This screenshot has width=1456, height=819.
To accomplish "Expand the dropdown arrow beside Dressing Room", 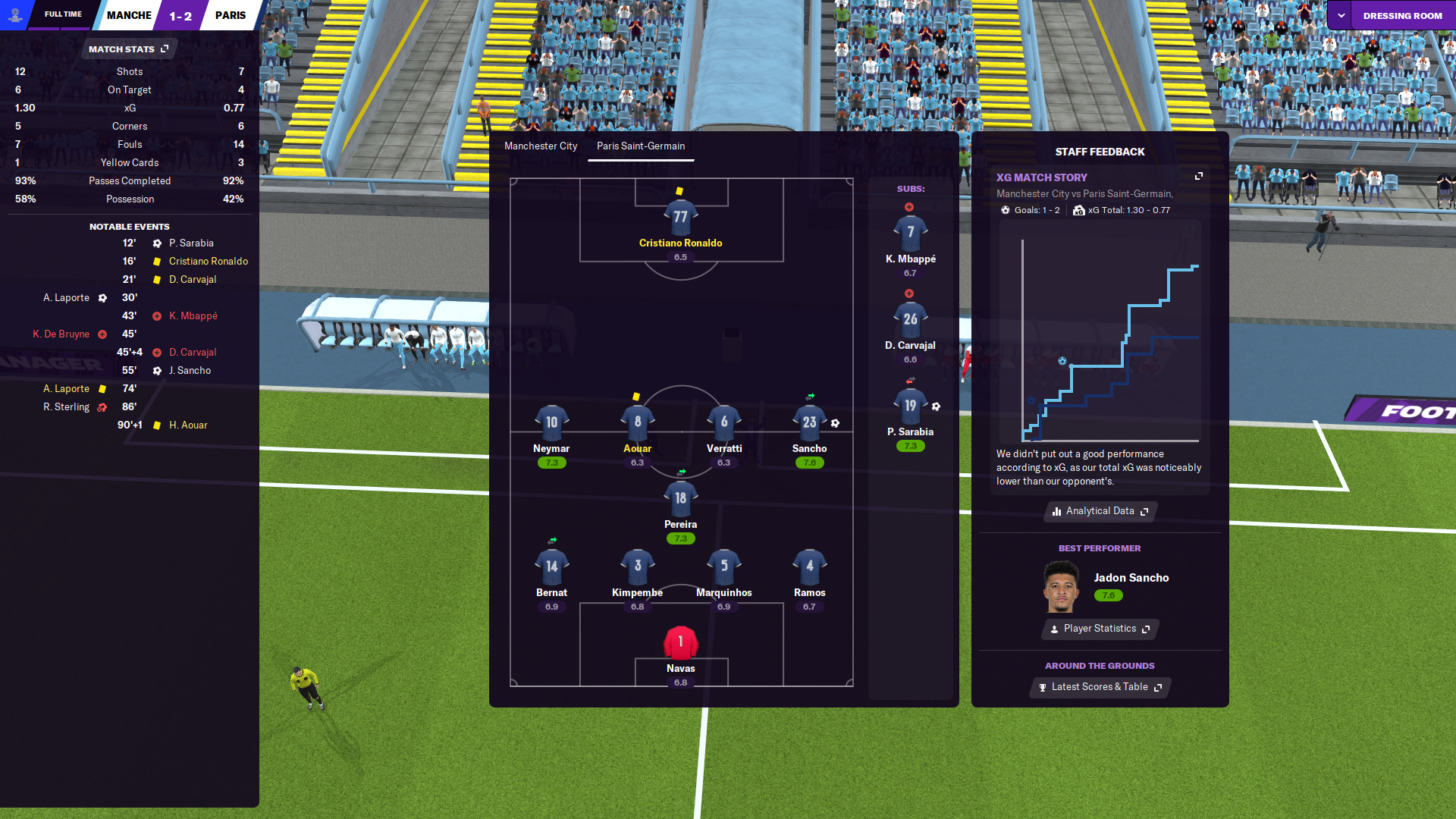I will [x=1341, y=15].
